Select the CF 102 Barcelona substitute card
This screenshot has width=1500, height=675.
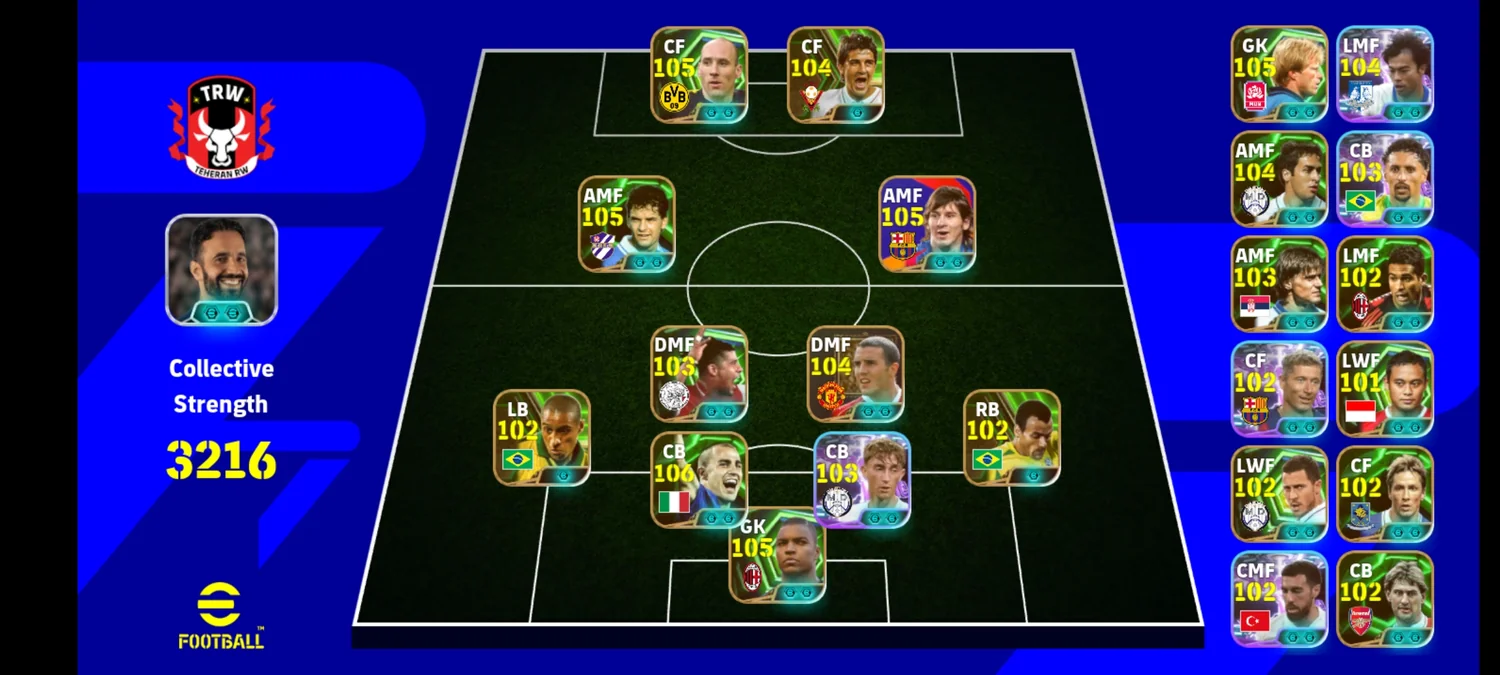[x=1279, y=389]
